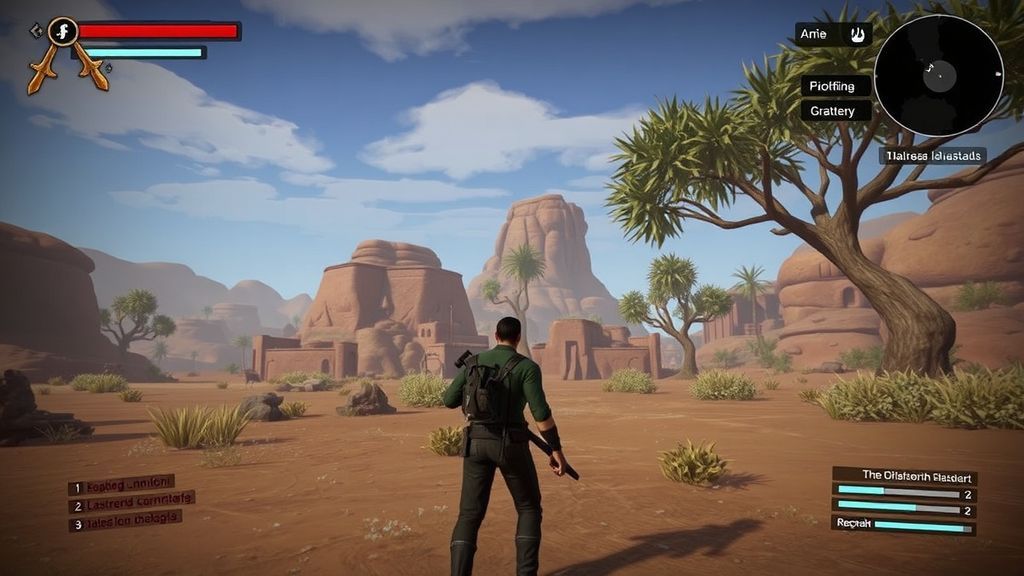Click the round emblem beside the red bar
The image size is (1024, 576).
tap(63, 31)
